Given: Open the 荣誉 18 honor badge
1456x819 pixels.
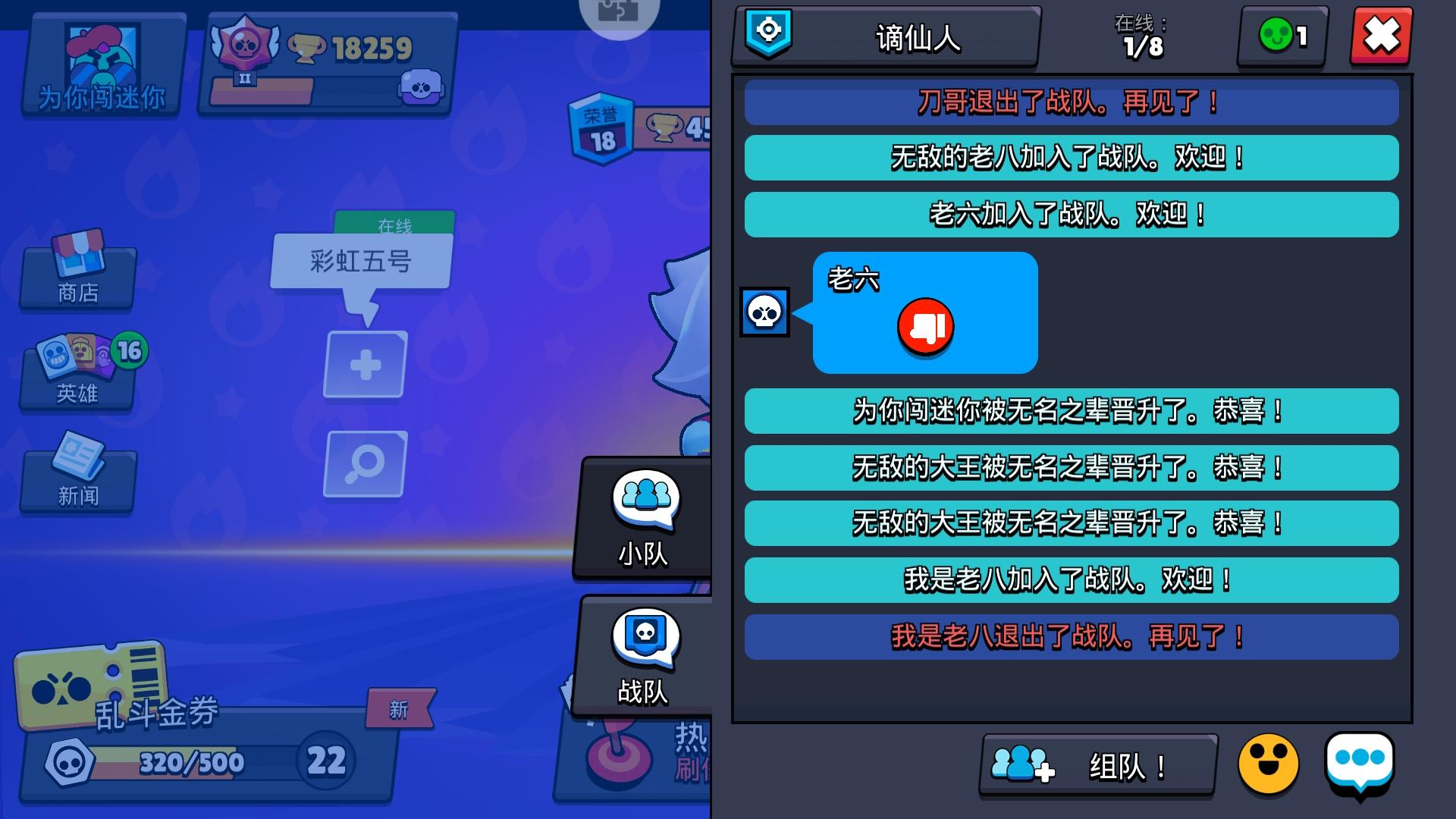Looking at the screenshot, I should tap(599, 129).
